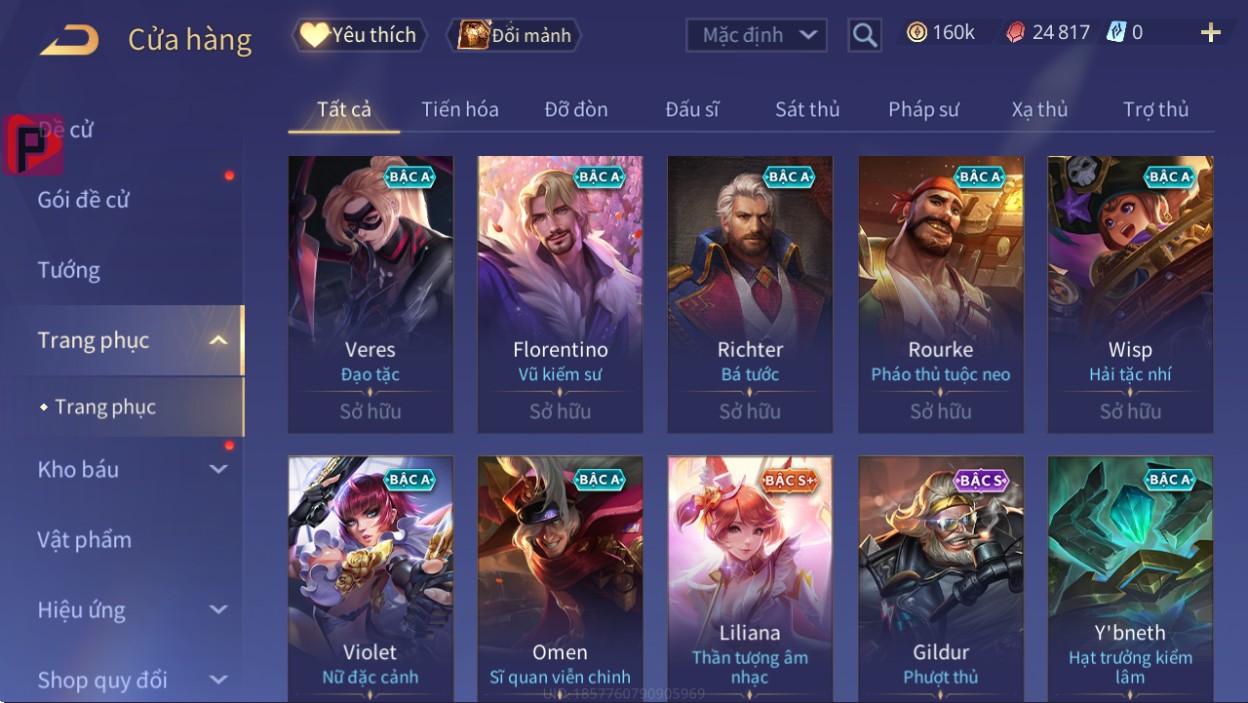Switch to the Tiến hóa tab
Screen dimensions: 1248x703
point(460,109)
